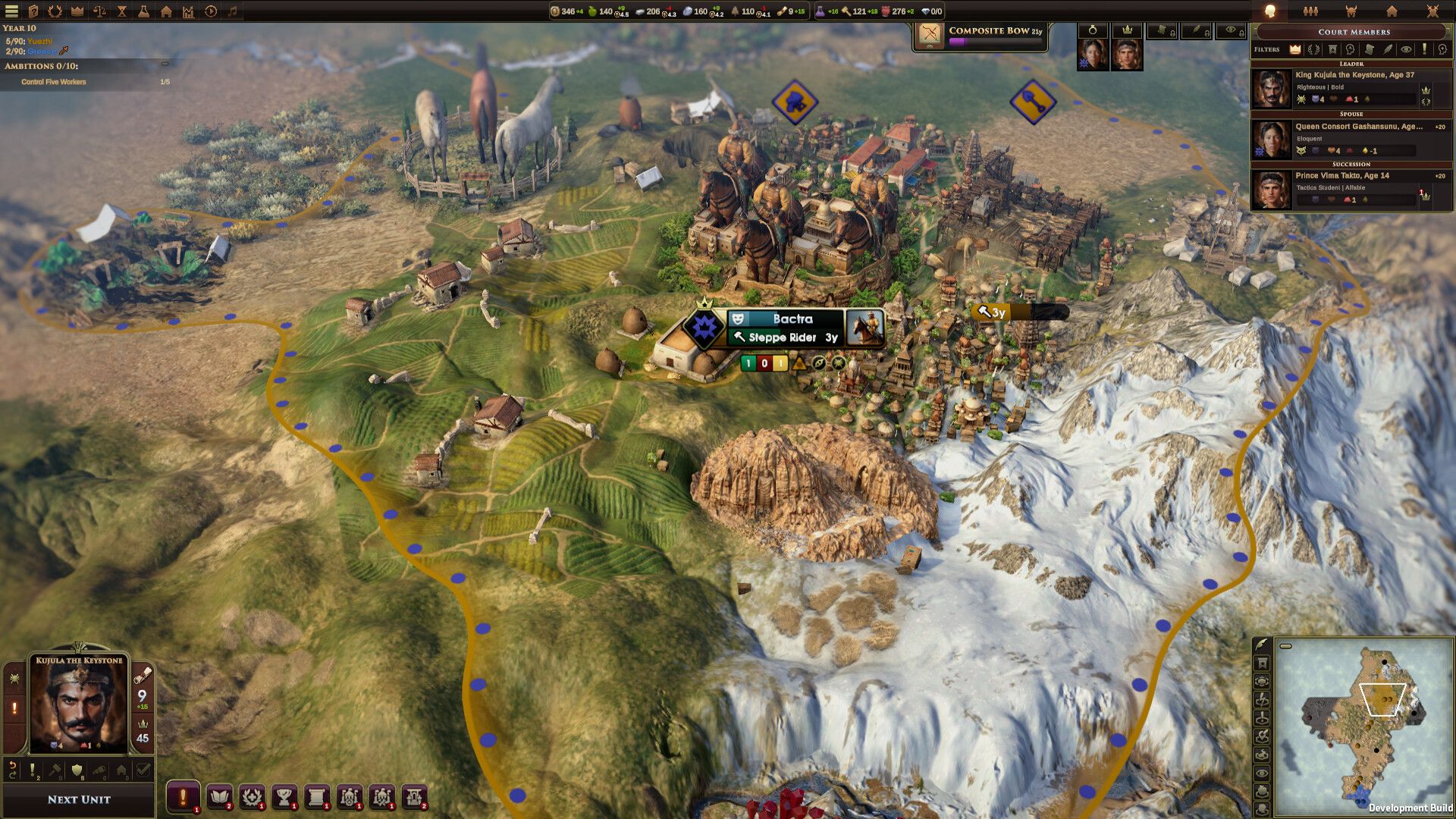
Task: Toggle the eye filter in Filters row
Action: coord(1406,49)
